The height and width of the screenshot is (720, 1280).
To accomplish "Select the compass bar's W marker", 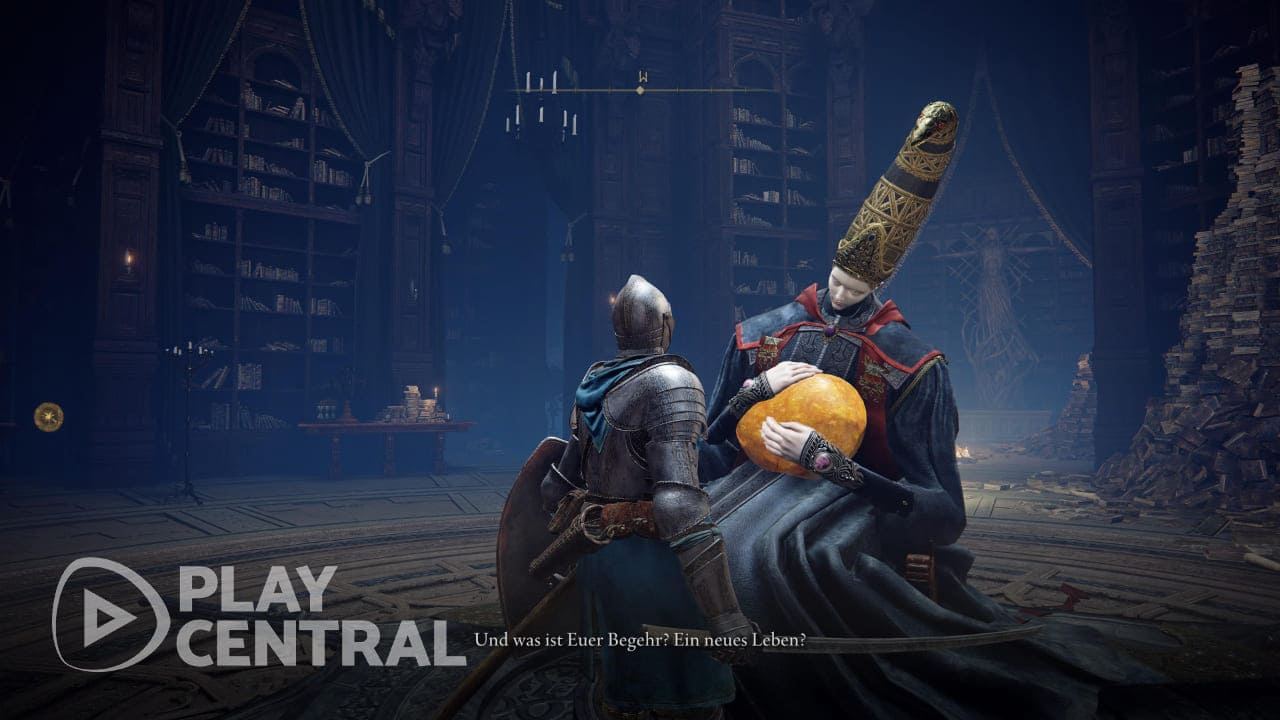I will click(x=641, y=77).
